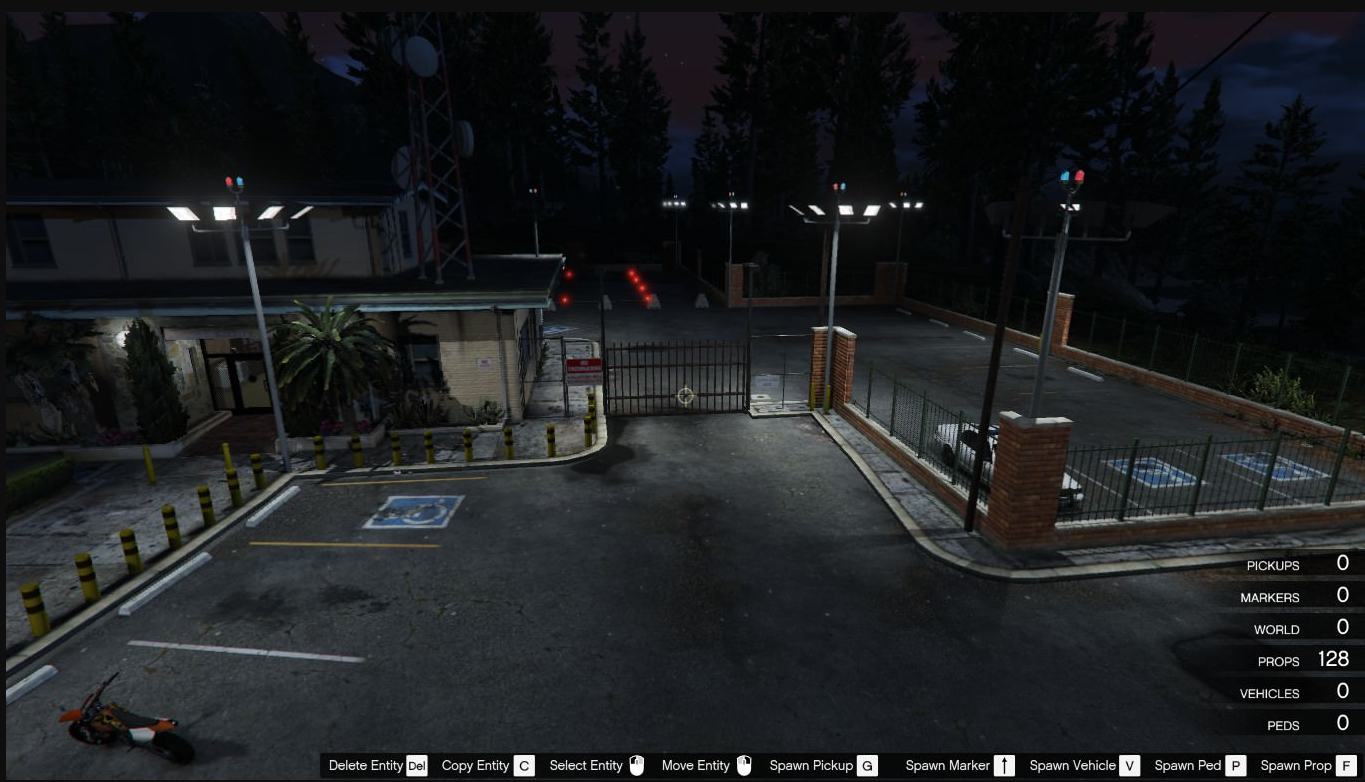Select the Delete Entity action label
The image size is (1365, 782).
367,765
